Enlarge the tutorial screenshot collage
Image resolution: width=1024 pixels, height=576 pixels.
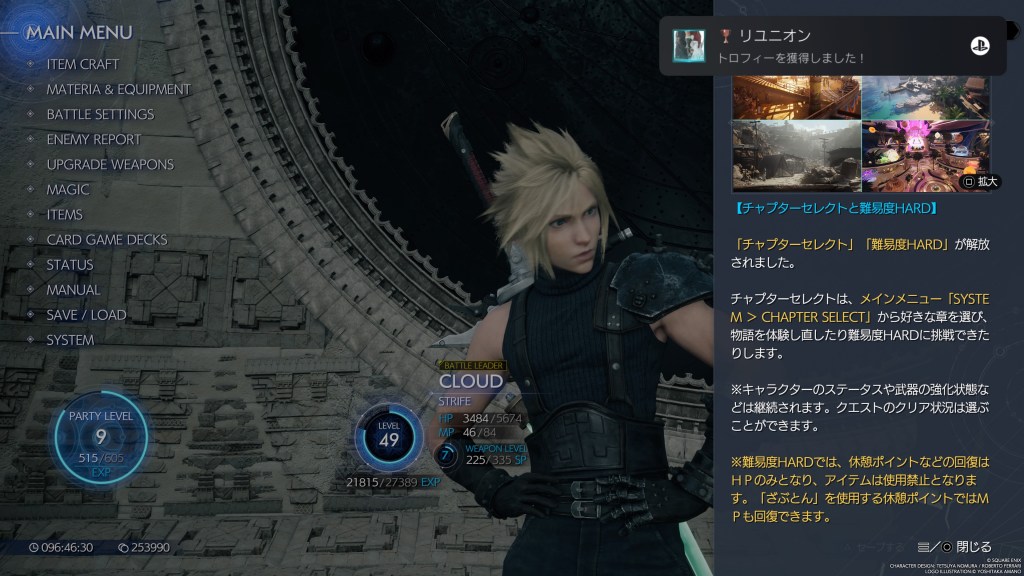(x=981, y=182)
